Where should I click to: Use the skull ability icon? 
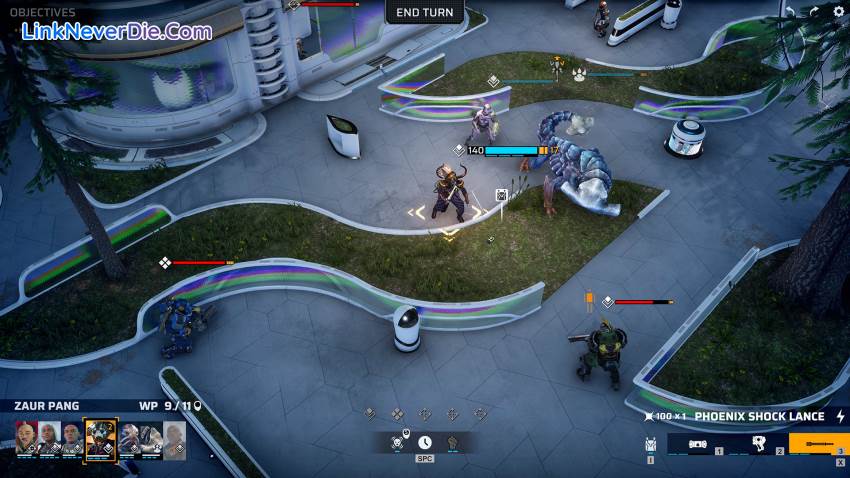(398, 441)
